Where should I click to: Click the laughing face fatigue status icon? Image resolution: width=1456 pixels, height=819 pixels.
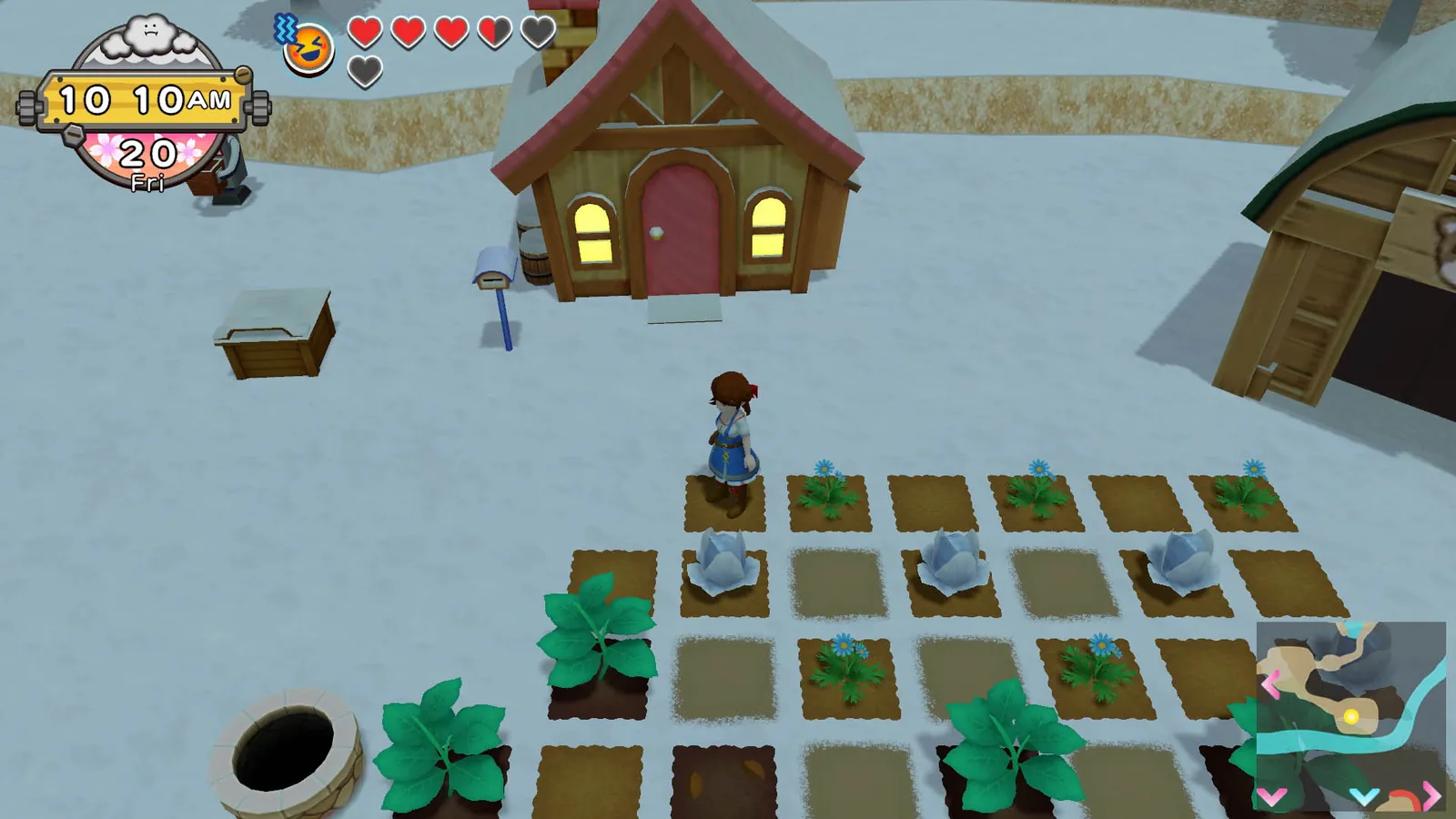(308, 49)
